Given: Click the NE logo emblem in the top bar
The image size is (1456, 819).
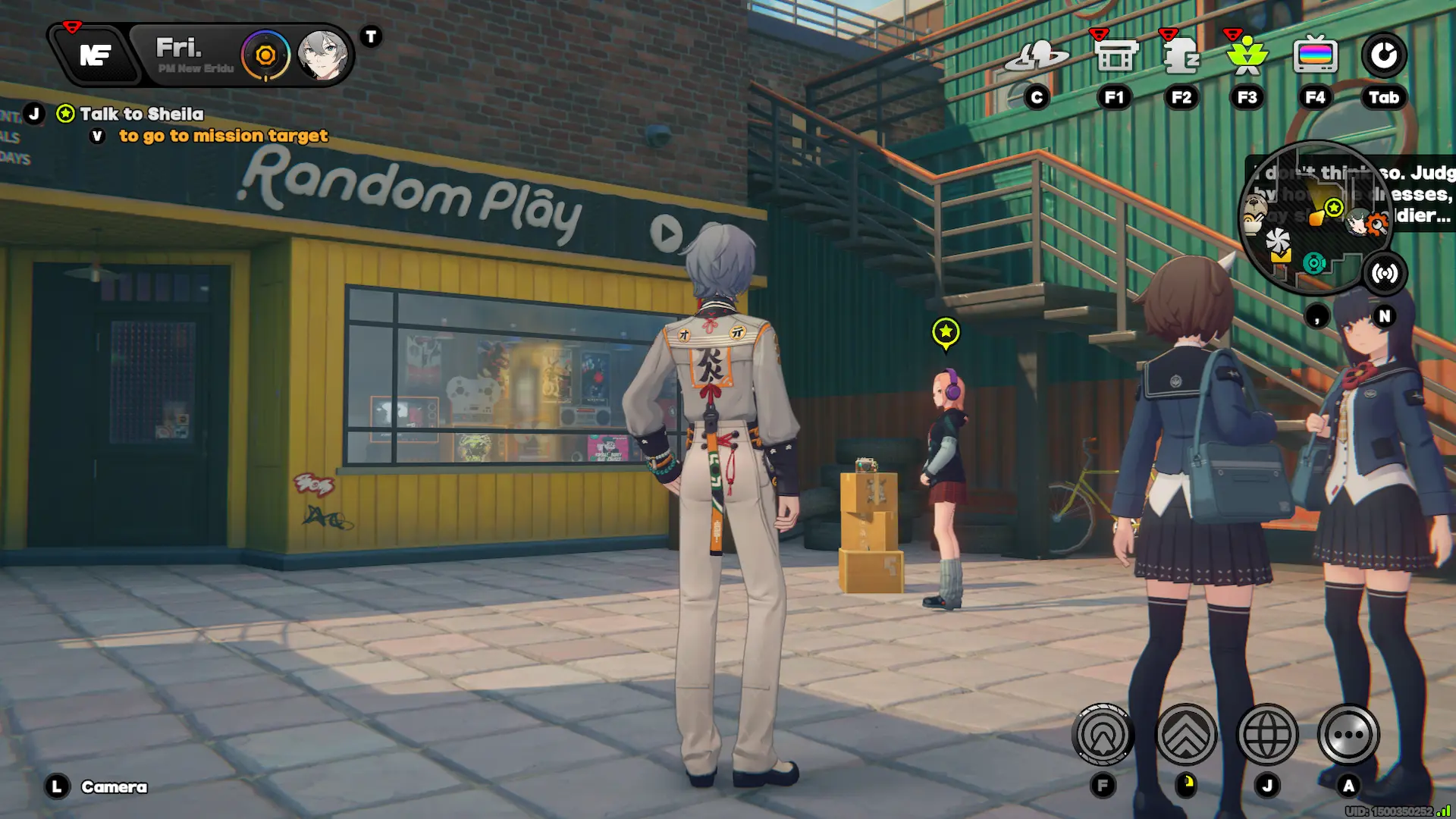Looking at the screenshot, I should coord(96,55).
